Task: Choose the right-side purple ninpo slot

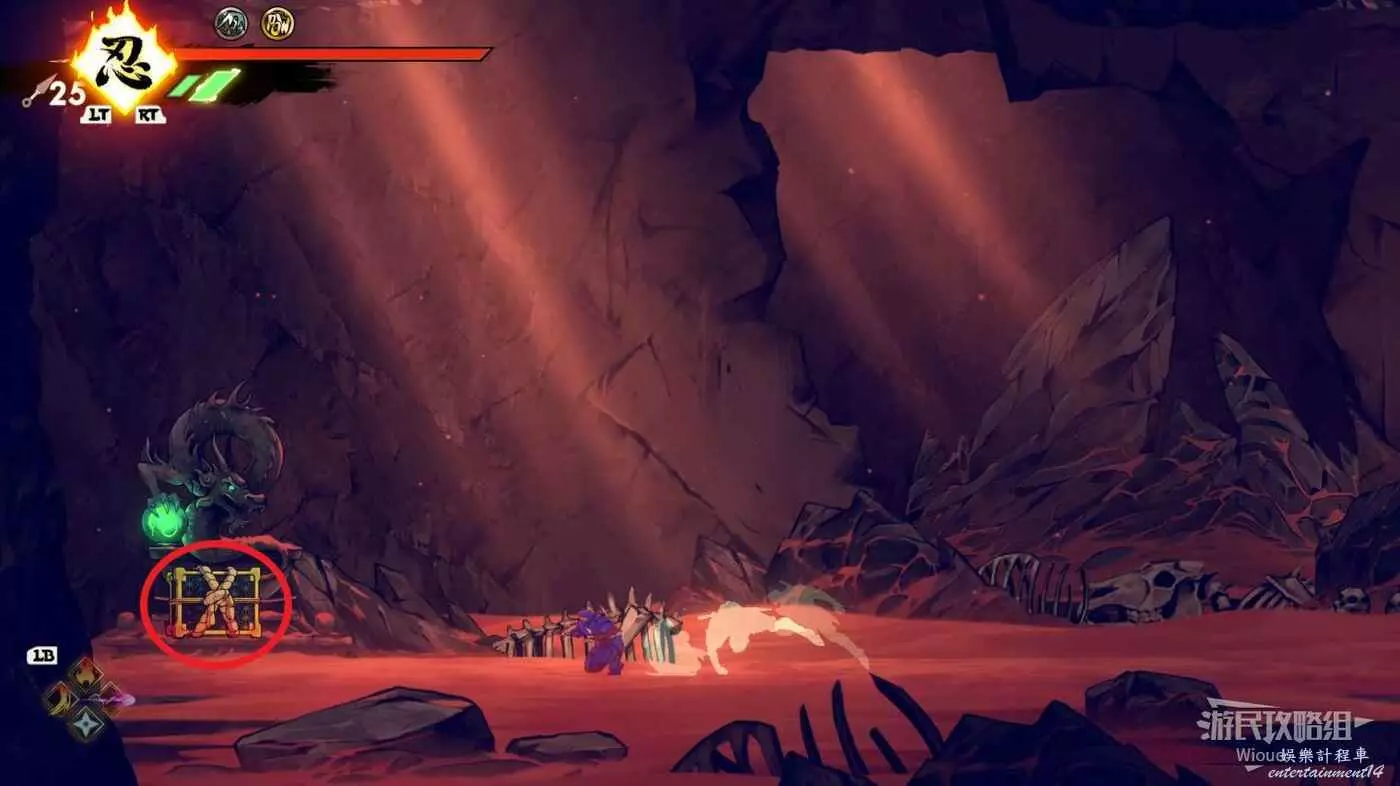Action: pyautogui.click(x=111, y=698)
